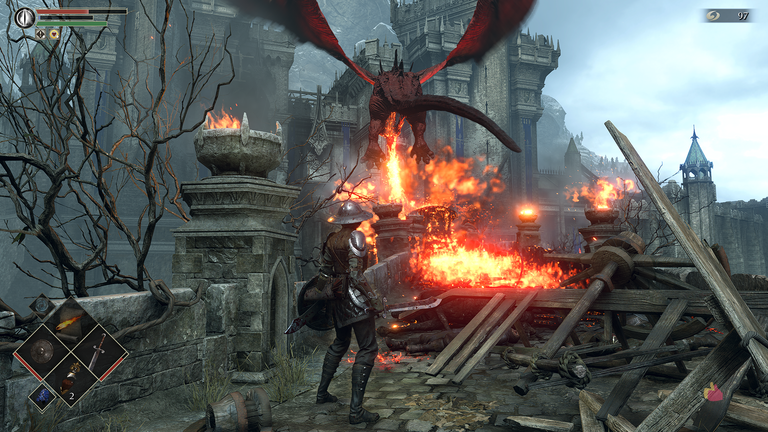Viewport: 768px width, 432px height.
Task: Select the fire spell quick slot
Action: (x=69, y=323)
